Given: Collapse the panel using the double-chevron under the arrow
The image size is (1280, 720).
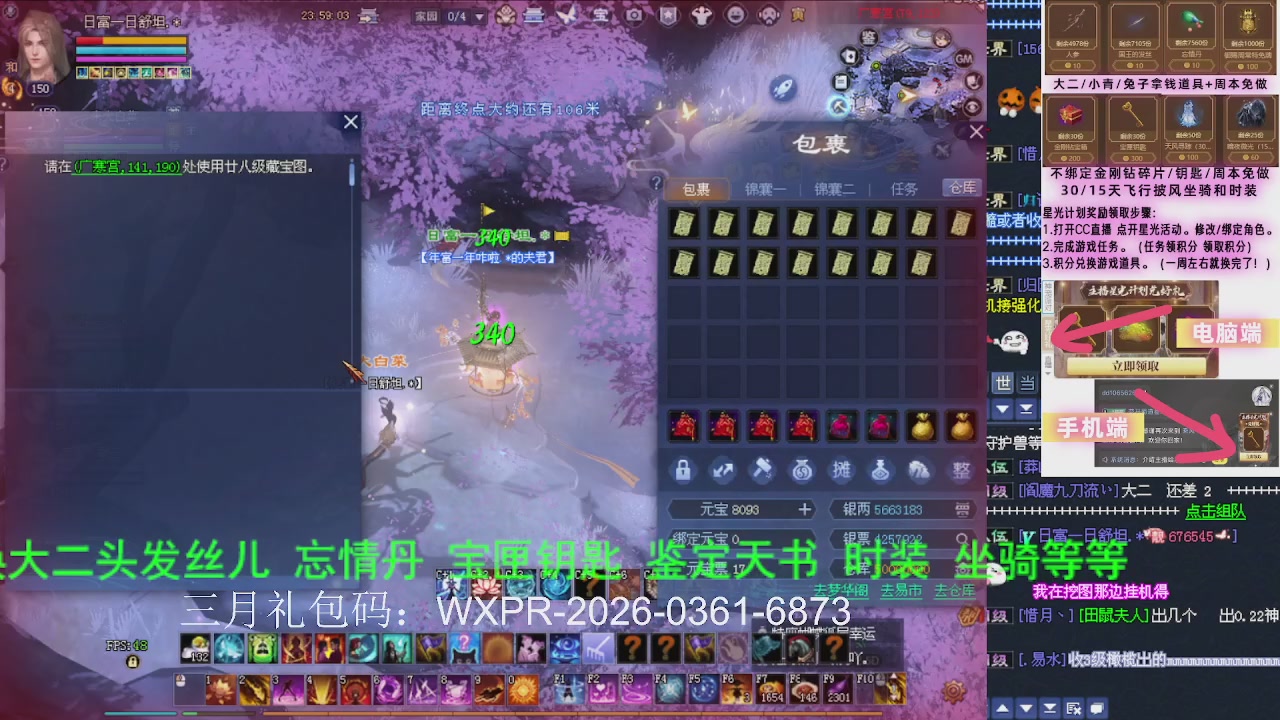Looking at the screenshot, I should pos(1027,409).
